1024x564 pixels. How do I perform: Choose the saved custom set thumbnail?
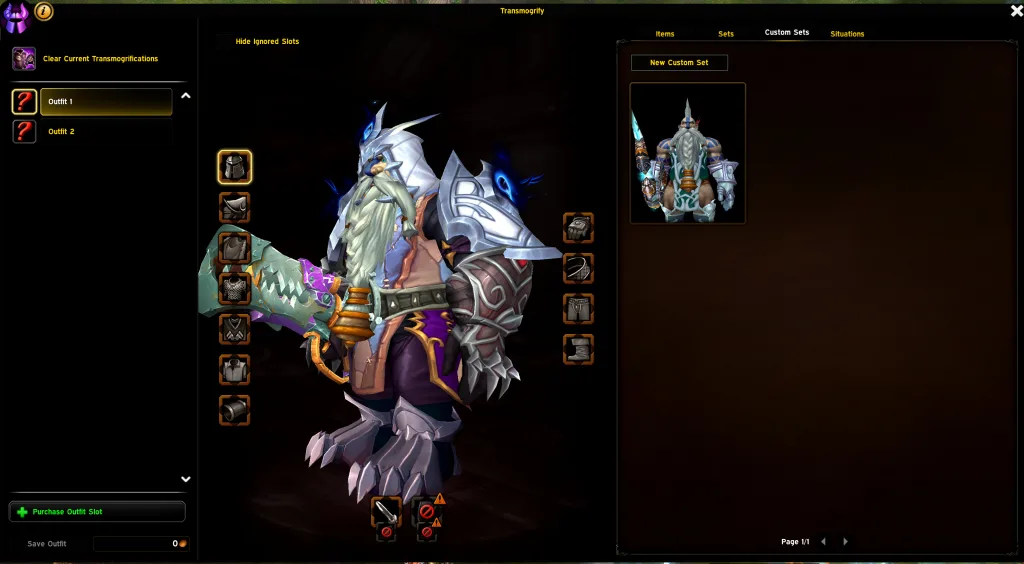pos(688,153)
